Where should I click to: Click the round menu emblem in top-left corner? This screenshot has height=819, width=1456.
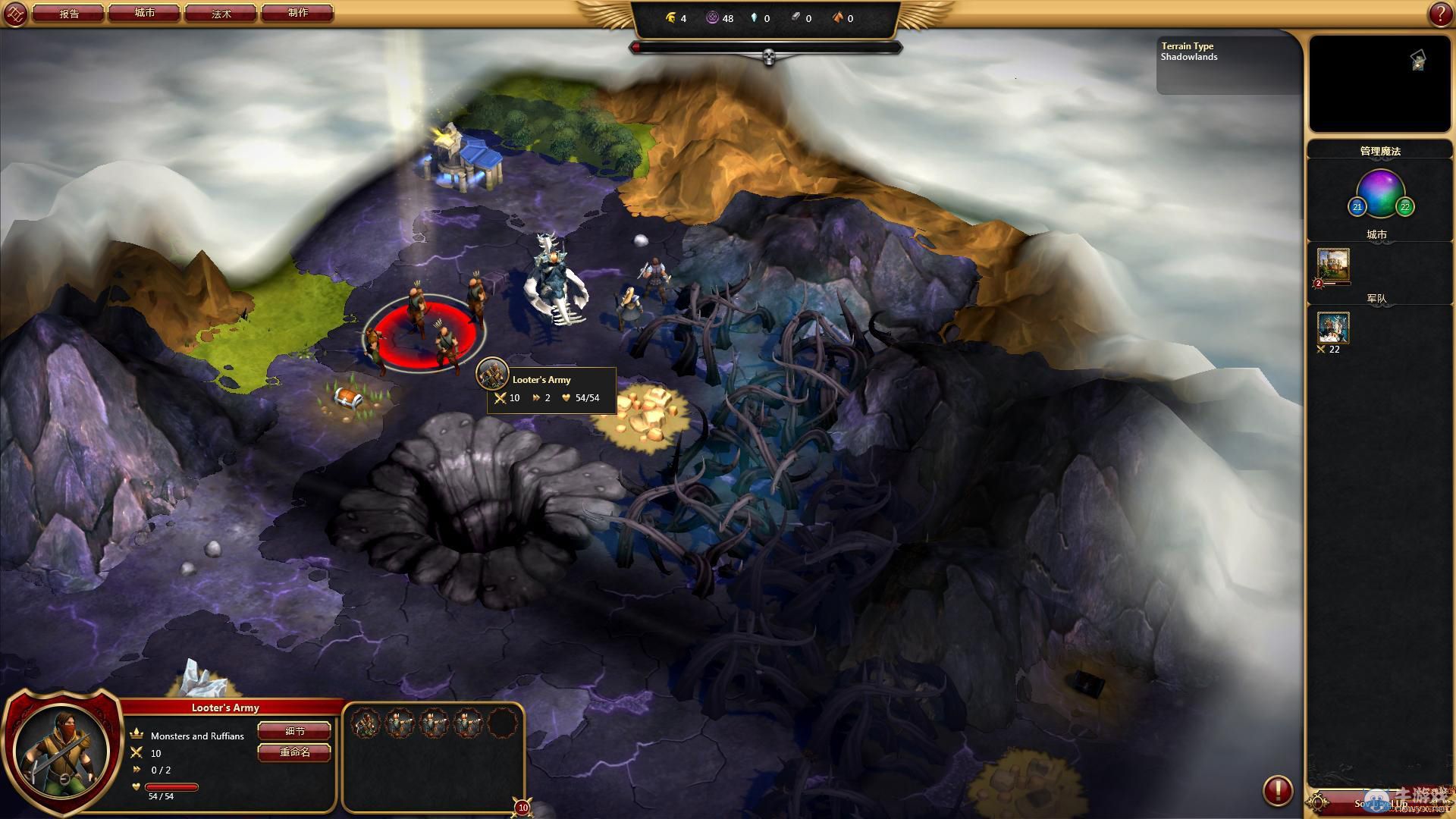tap(16, 14)
